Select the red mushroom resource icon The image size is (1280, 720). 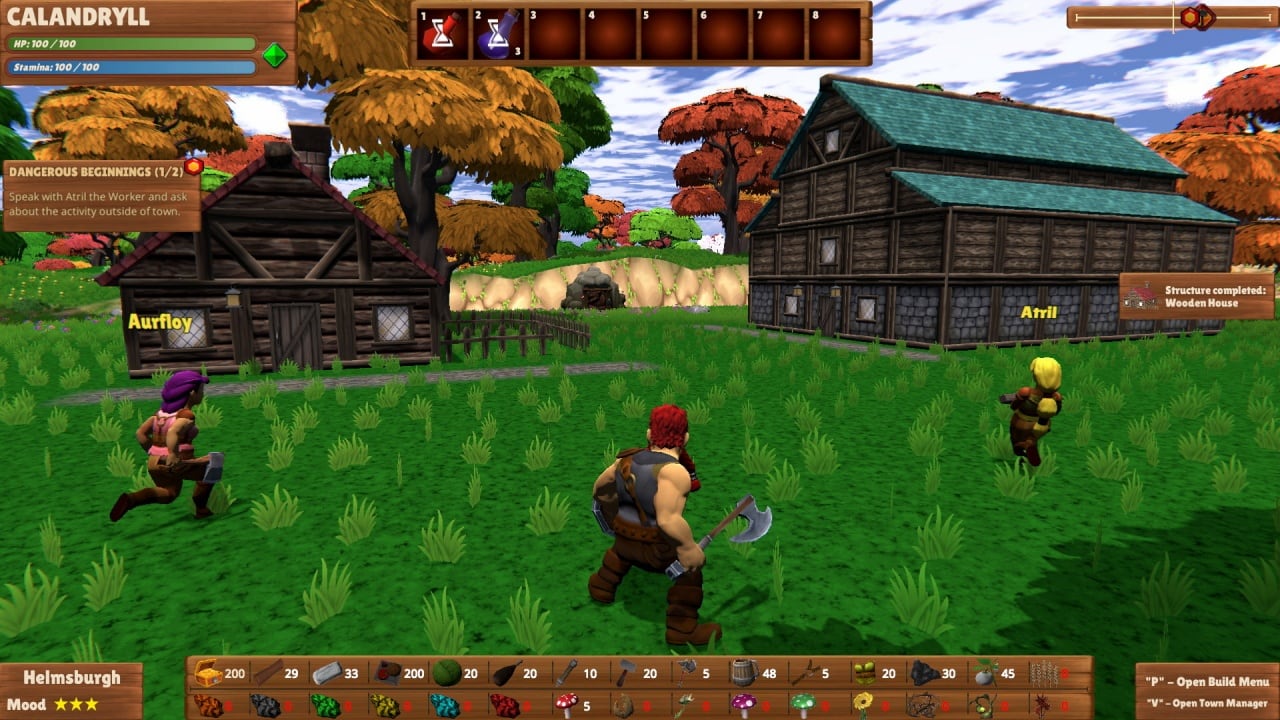click(567, 705)
